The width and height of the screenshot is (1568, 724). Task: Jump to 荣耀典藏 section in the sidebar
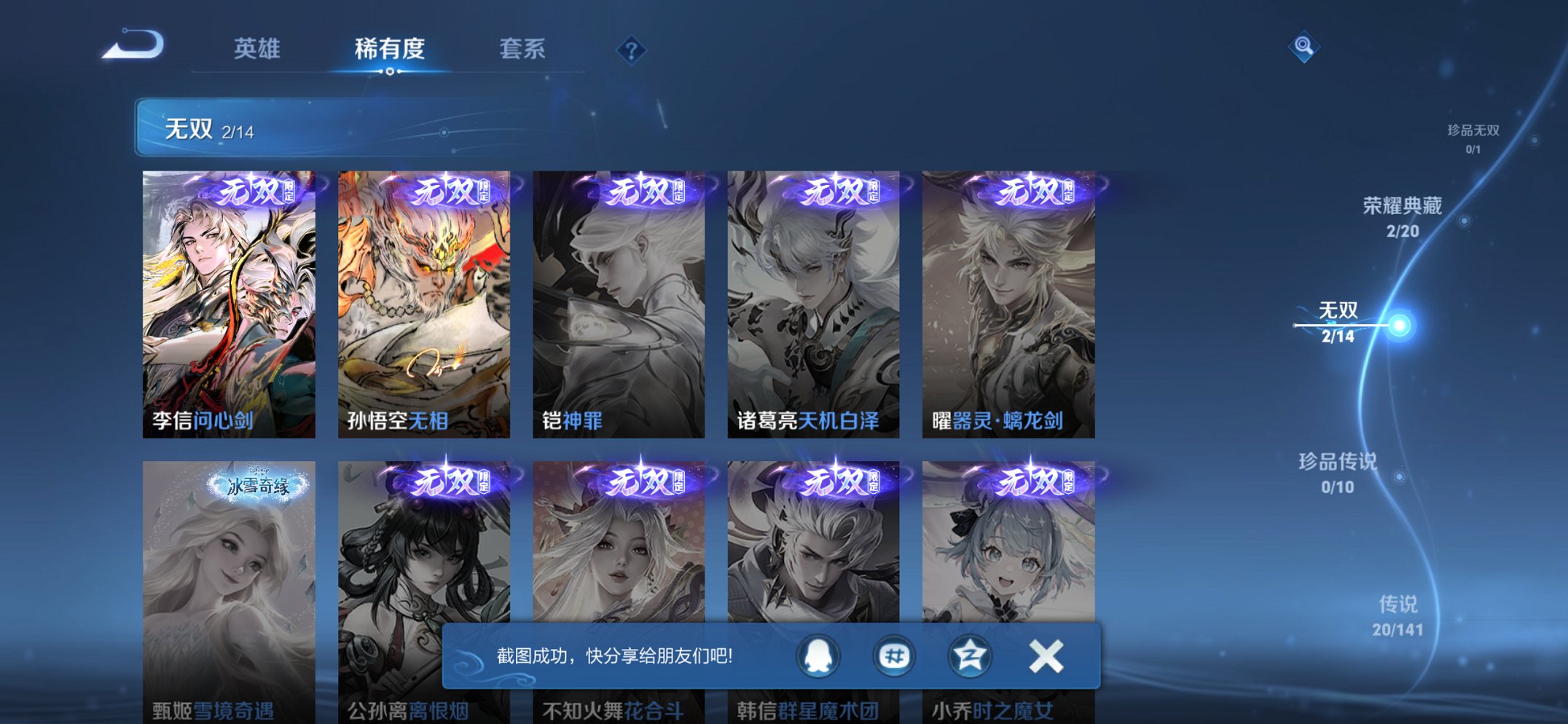pyautogui.click(x=1403, y=215)
